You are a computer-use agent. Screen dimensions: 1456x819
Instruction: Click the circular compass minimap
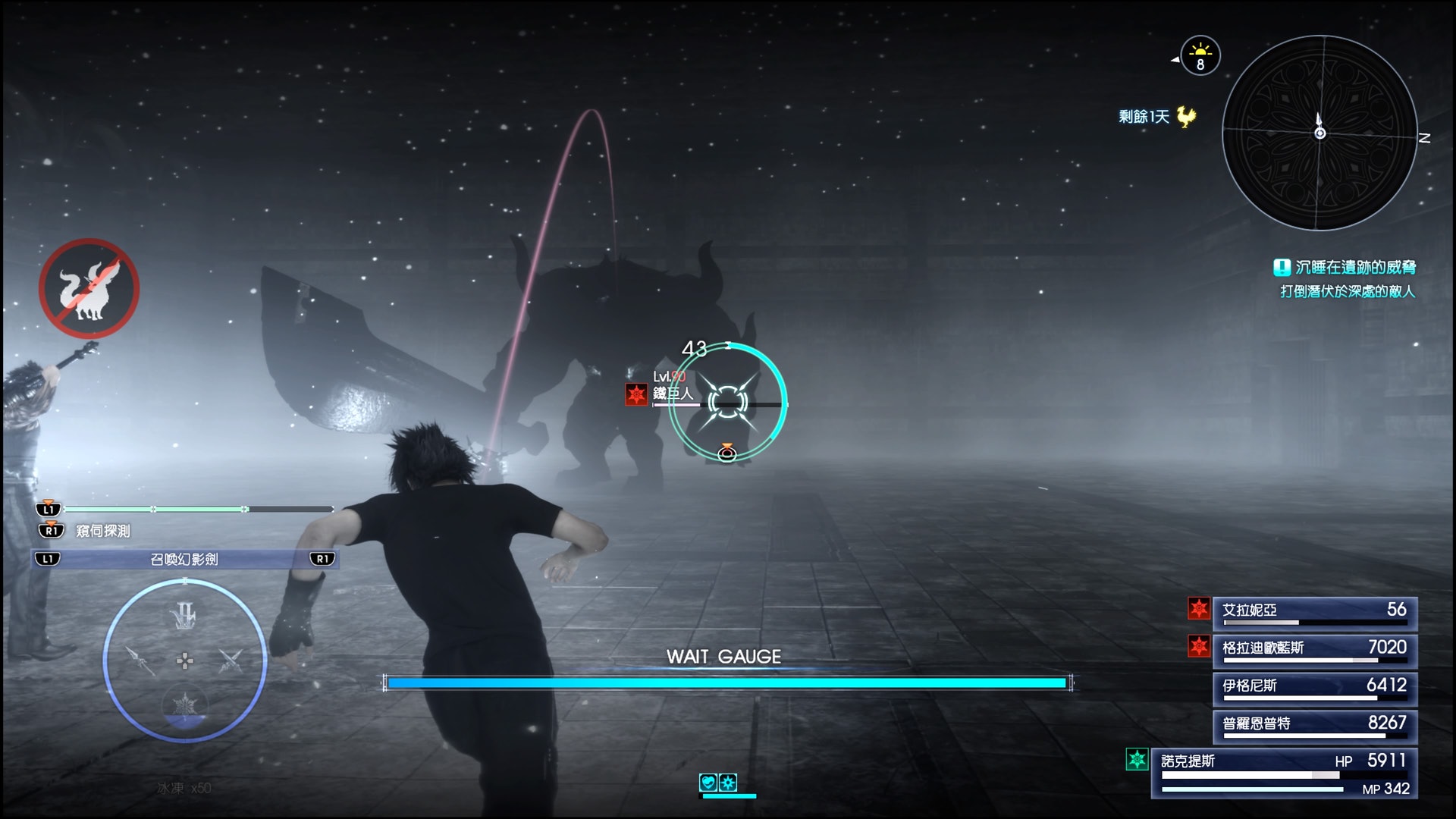(x=1319, y=133)
